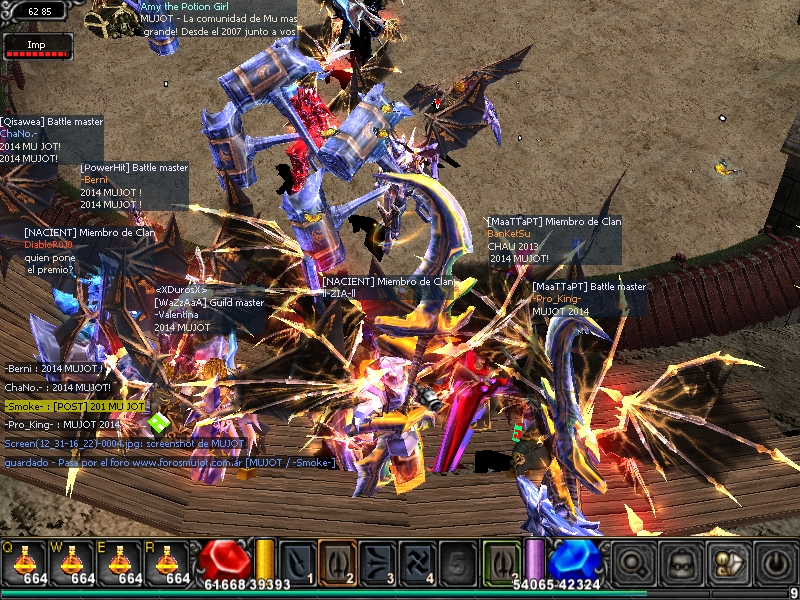Open the character and mail icon button

(x=728, y=563)
